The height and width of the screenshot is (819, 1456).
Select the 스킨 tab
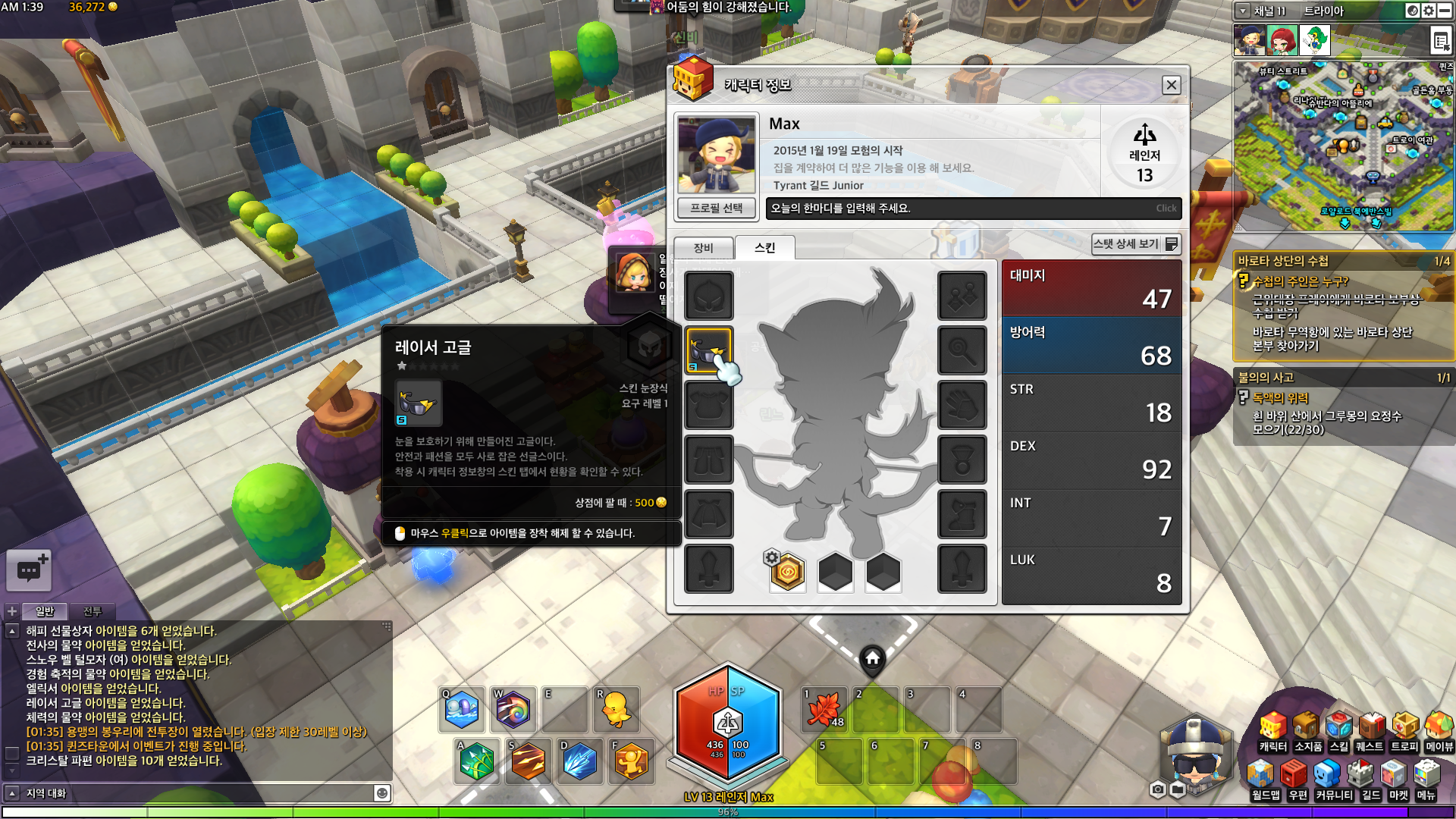coord(764,248)
